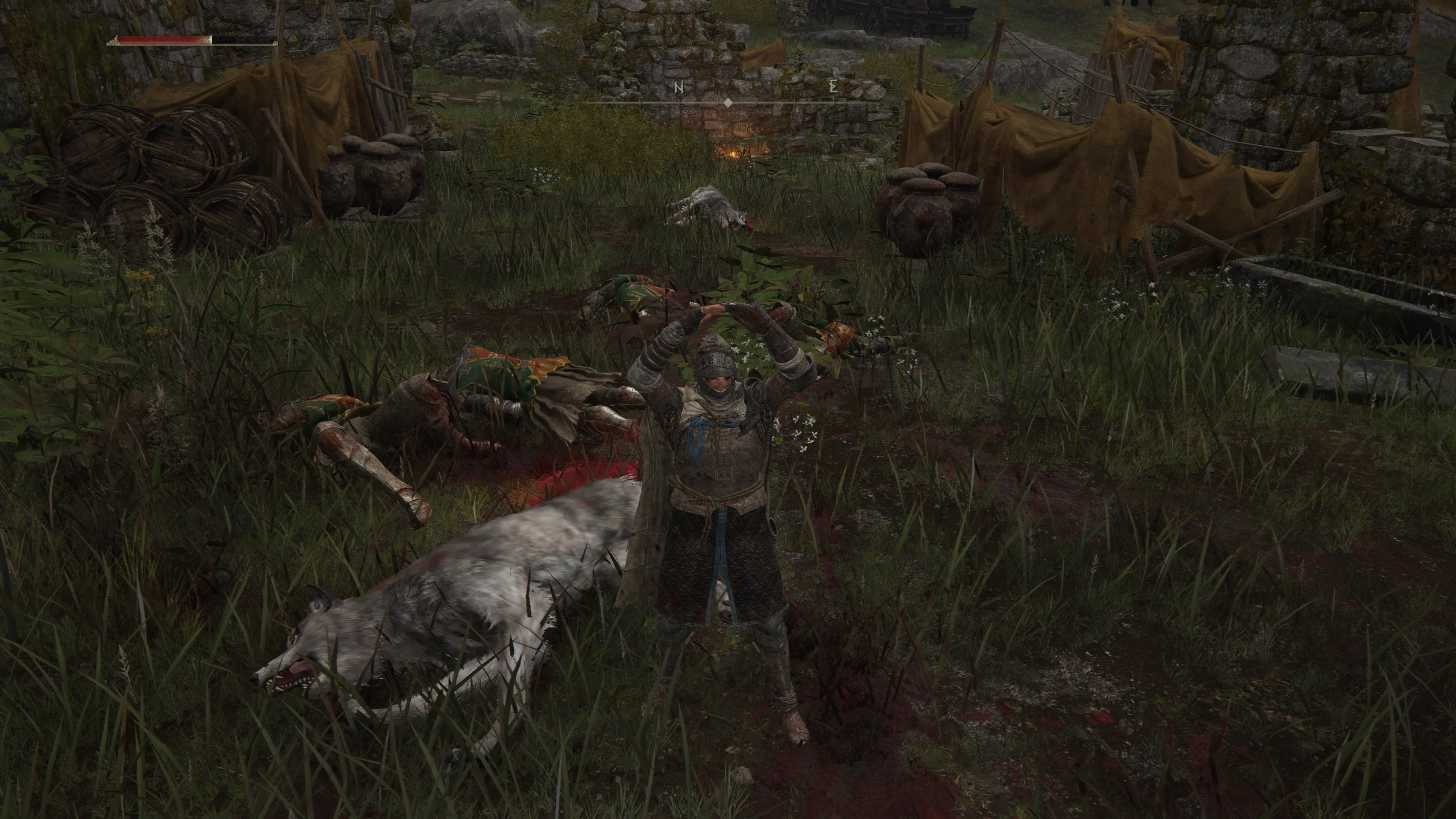1456x819 pixels.
Task: Select the E heading on the compass
Action: click(833, 86)
